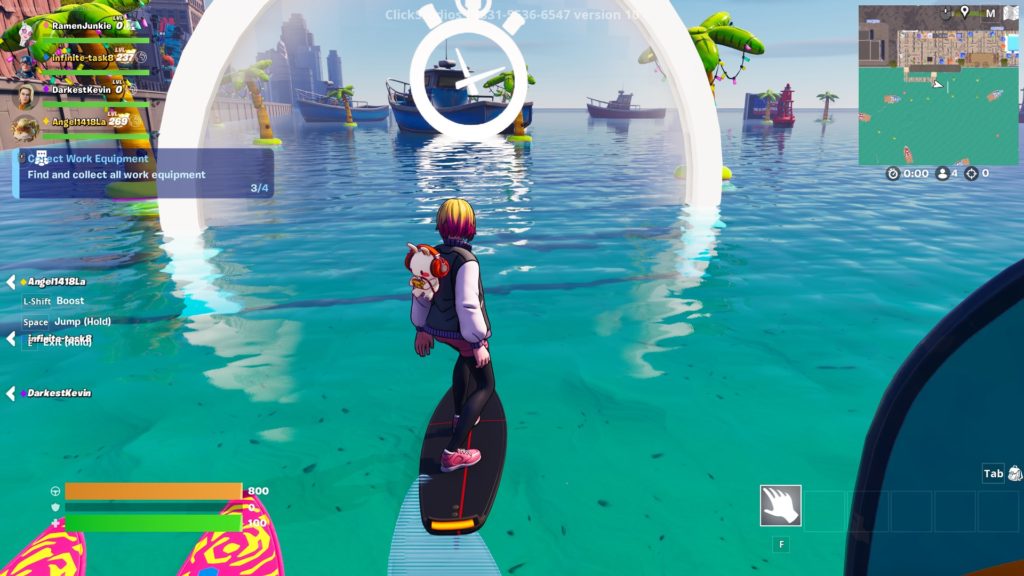The height and width of the screenshot is (576, 1024).
Task: Select the open hand hotbar slot
Action: pyautogui.click(x=780, y=506)
